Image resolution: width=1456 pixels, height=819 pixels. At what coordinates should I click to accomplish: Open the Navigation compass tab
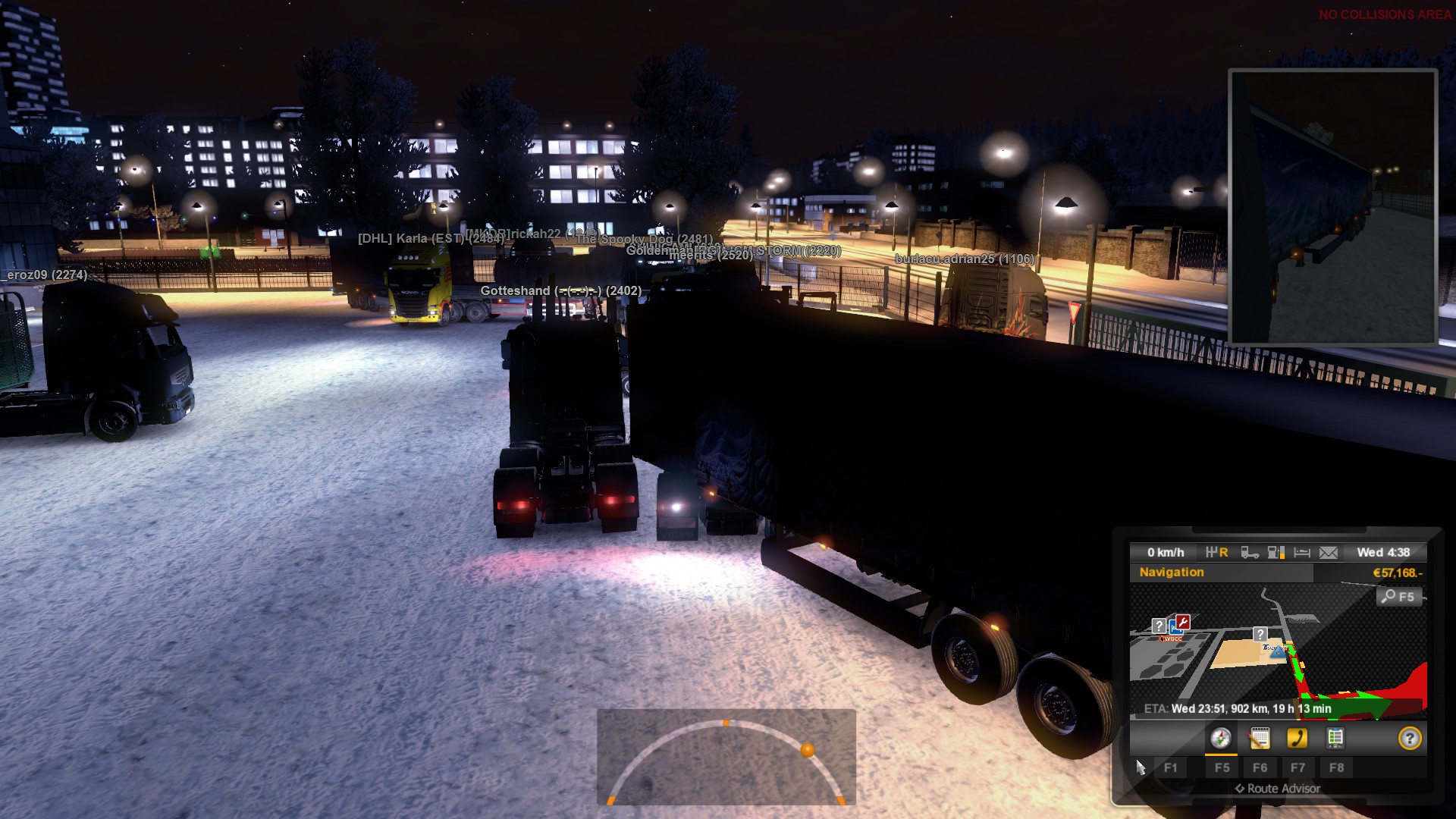pyautogui.click(x=1221, y=738)
